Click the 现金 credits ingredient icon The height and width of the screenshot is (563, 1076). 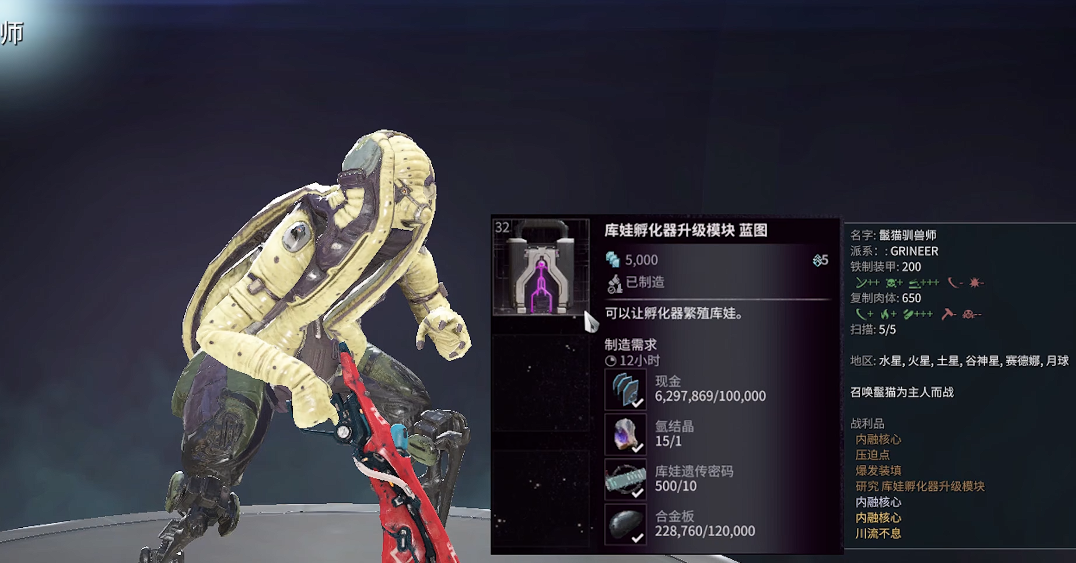(x=626, y=389)
